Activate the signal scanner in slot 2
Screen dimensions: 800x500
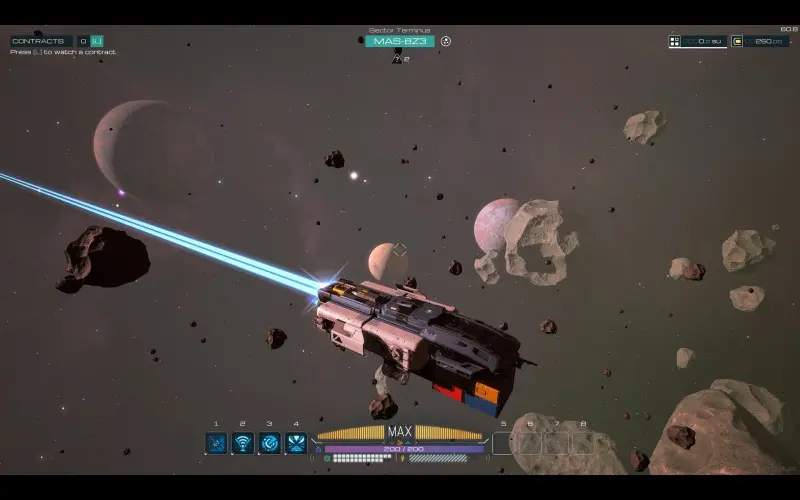(243, 442)
